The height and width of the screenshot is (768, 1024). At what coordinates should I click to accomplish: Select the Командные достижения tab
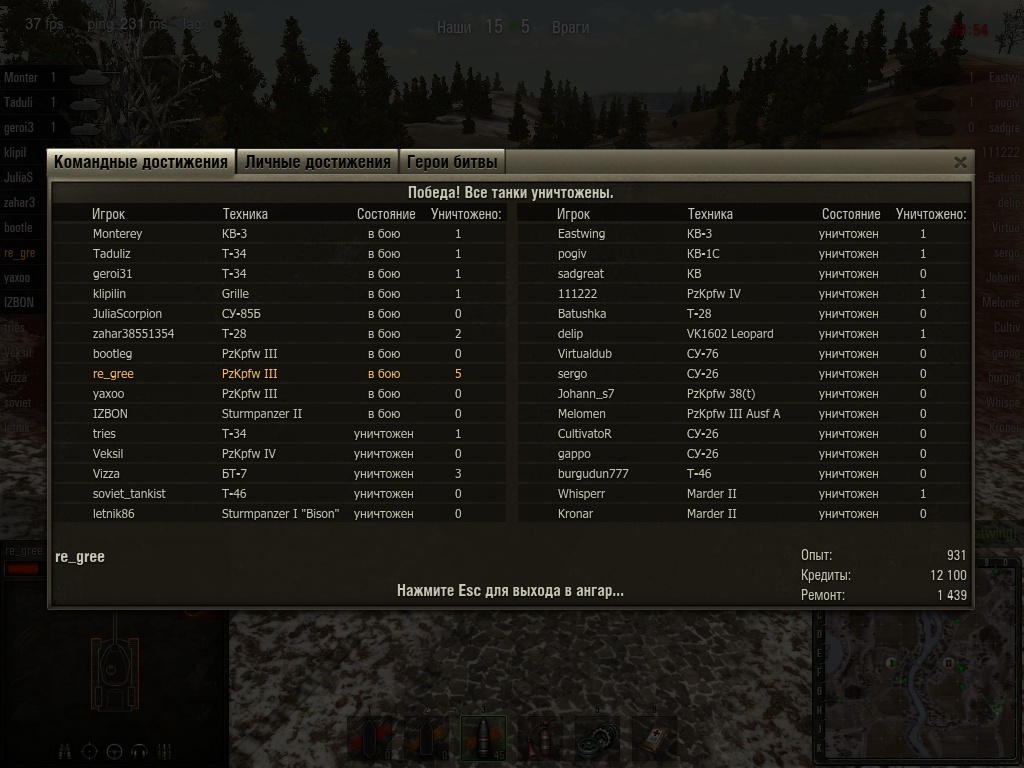(x=141, y=162)
